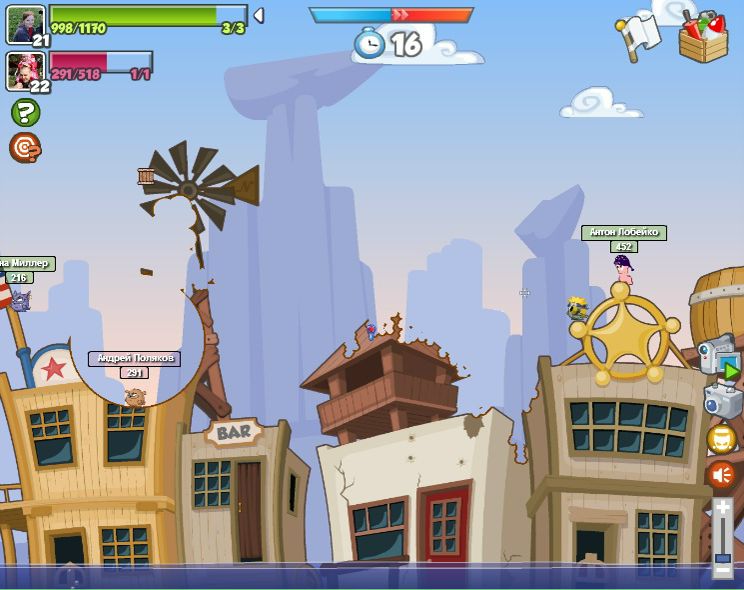
Task: Toggle sound with the red speaker button
Action: coord(721,474)
